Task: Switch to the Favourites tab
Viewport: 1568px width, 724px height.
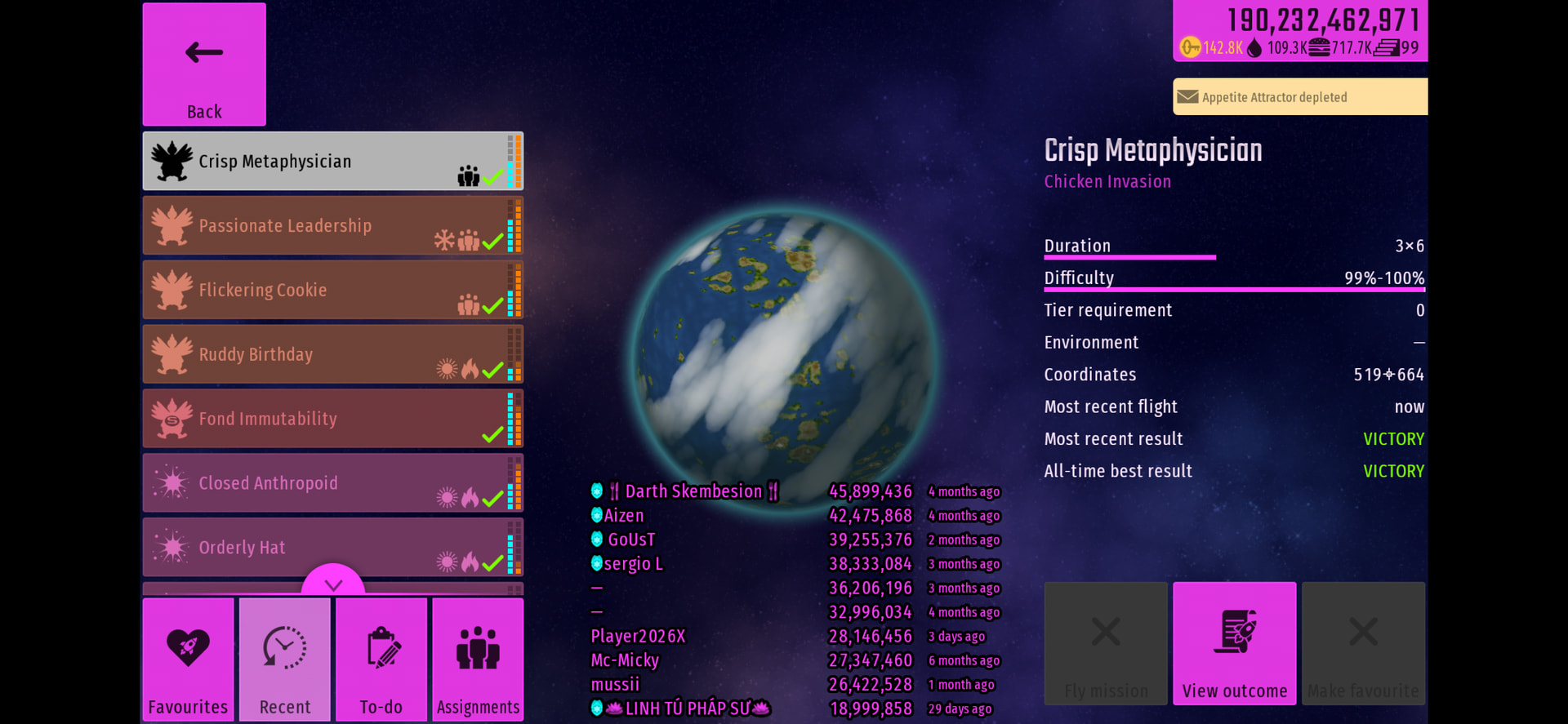Action: [188, 660]
